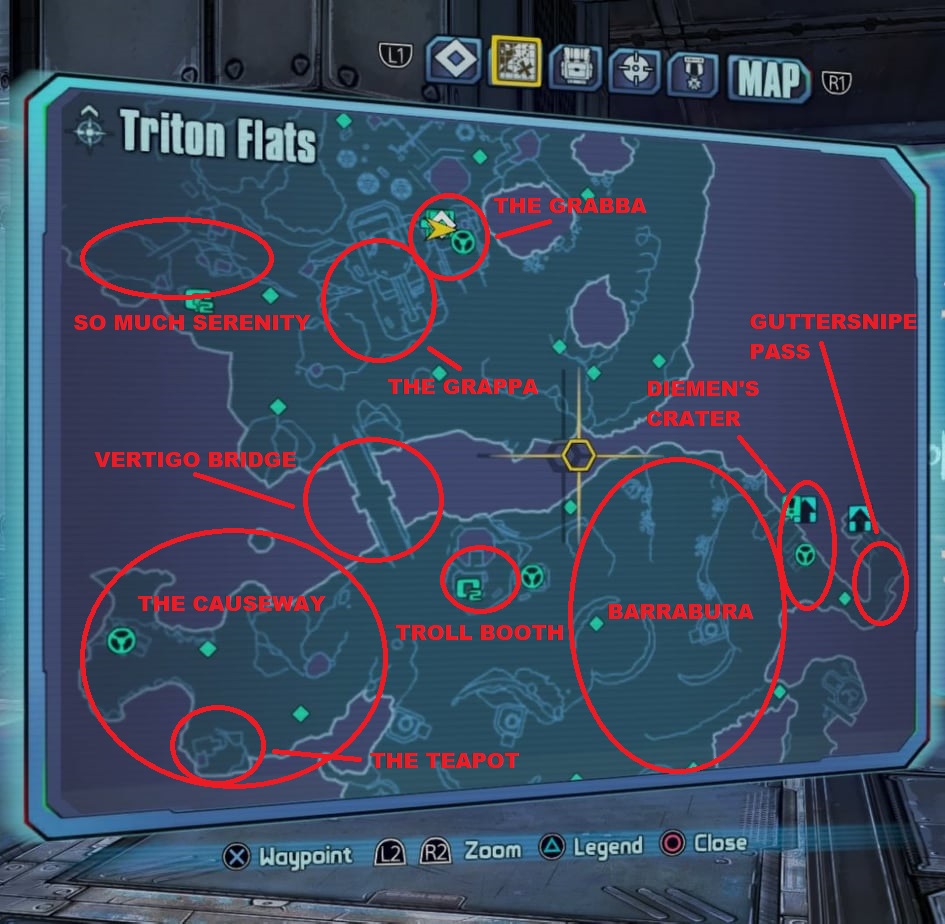This screenshot has width=945, height=924.
Task: Select the highlighted Map tab icon
Action: point(515,63)
